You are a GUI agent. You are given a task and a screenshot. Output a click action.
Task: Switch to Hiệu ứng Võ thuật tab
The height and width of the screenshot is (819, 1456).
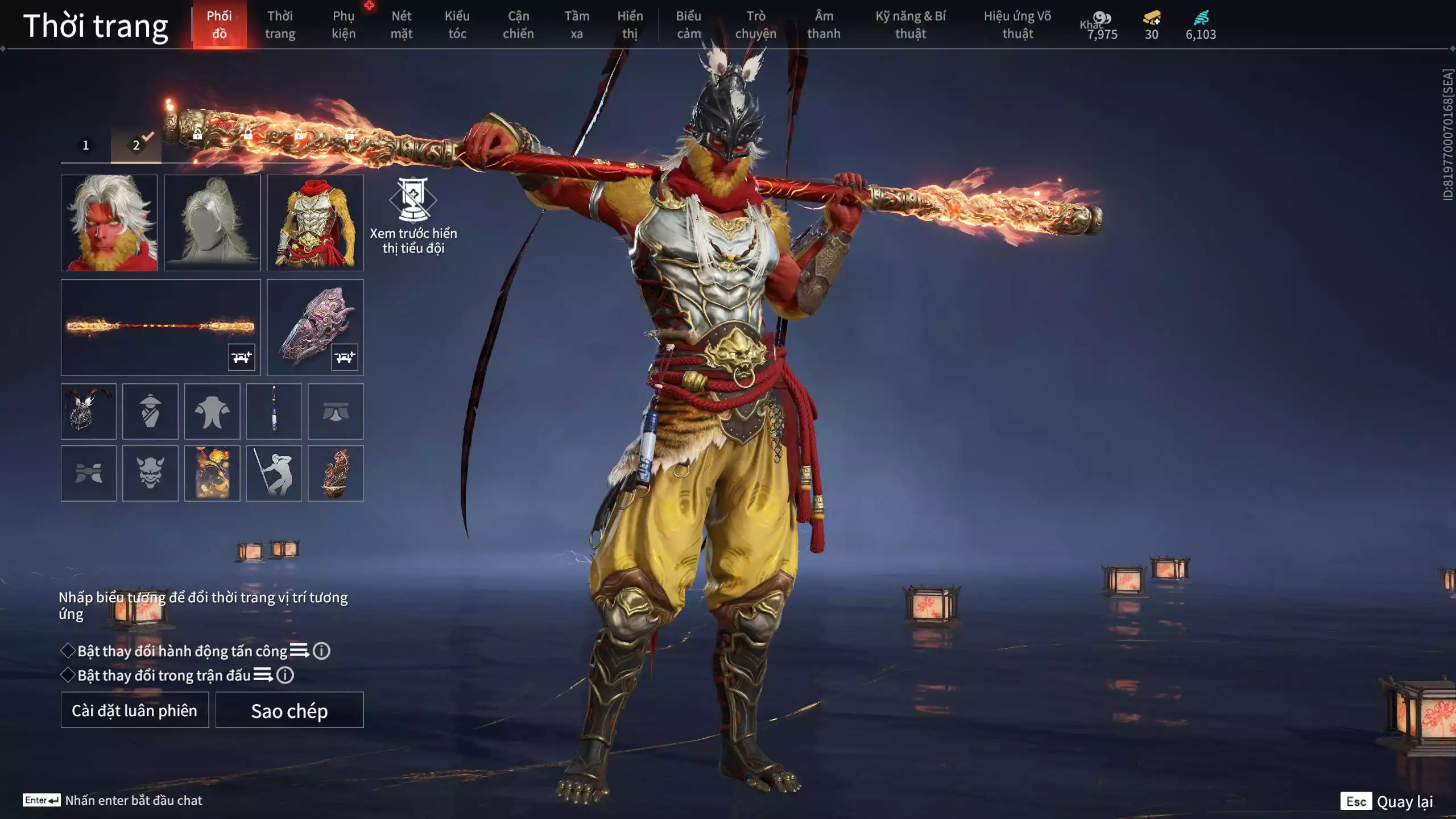tap(1017, 24)
